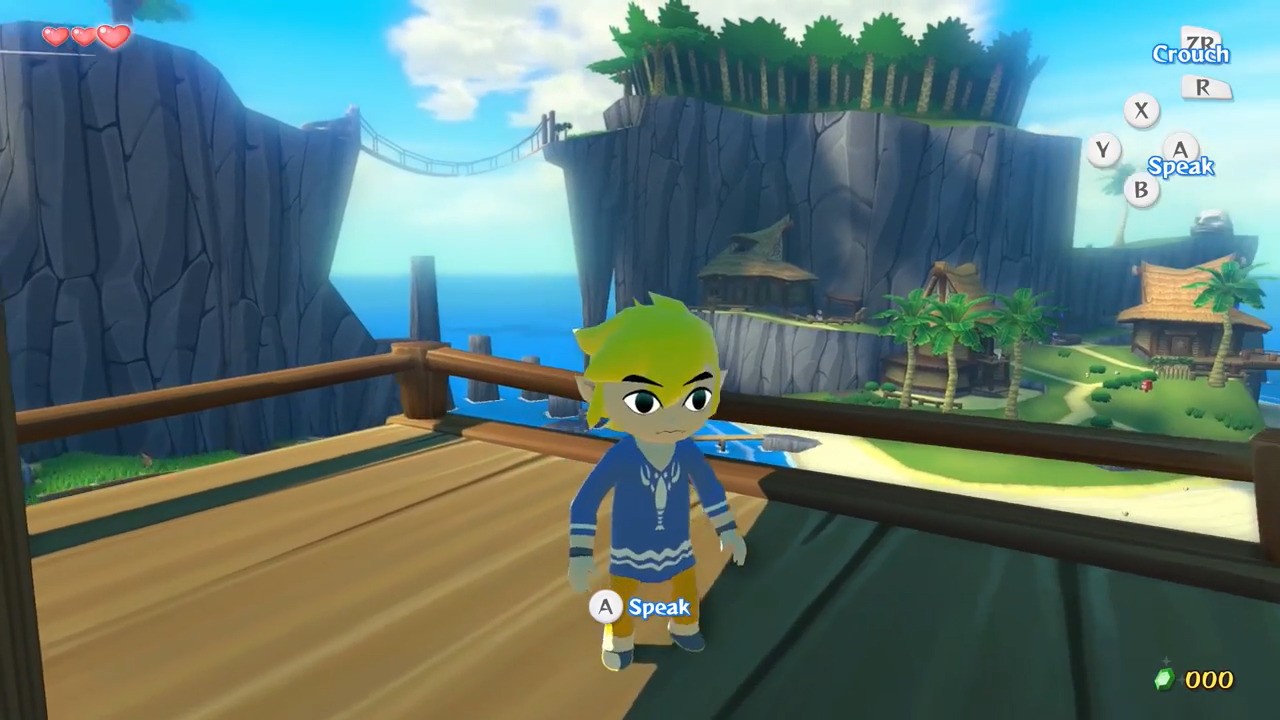Viewport: 1280px width, 720px height.
Task: Click the Crouch action label
Action: [1191, 55]
